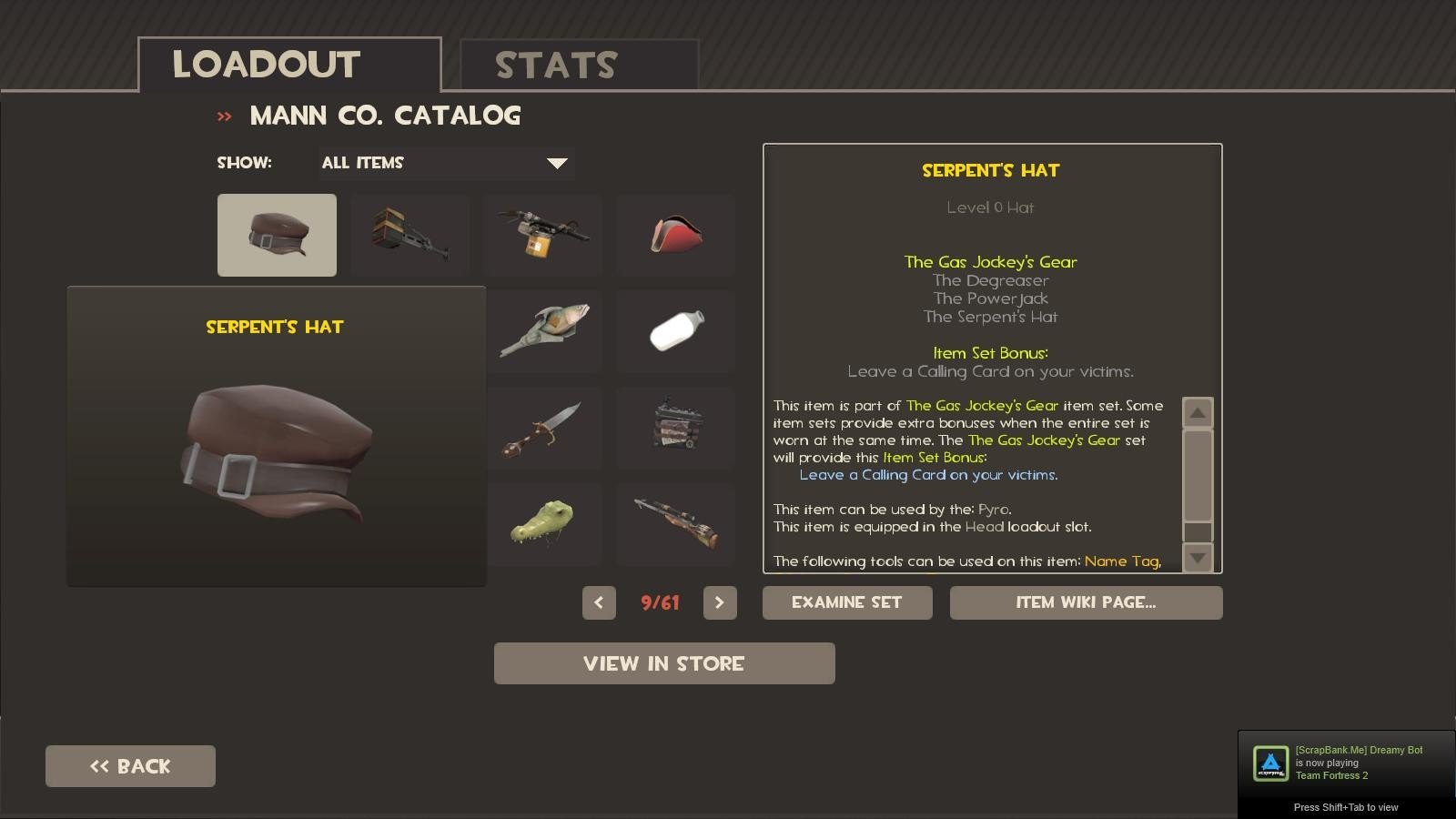Viewport: 1456px width, 819px height.
Task: Pick the Degreaser flamethrower with yellow canister
Action: 542,235
